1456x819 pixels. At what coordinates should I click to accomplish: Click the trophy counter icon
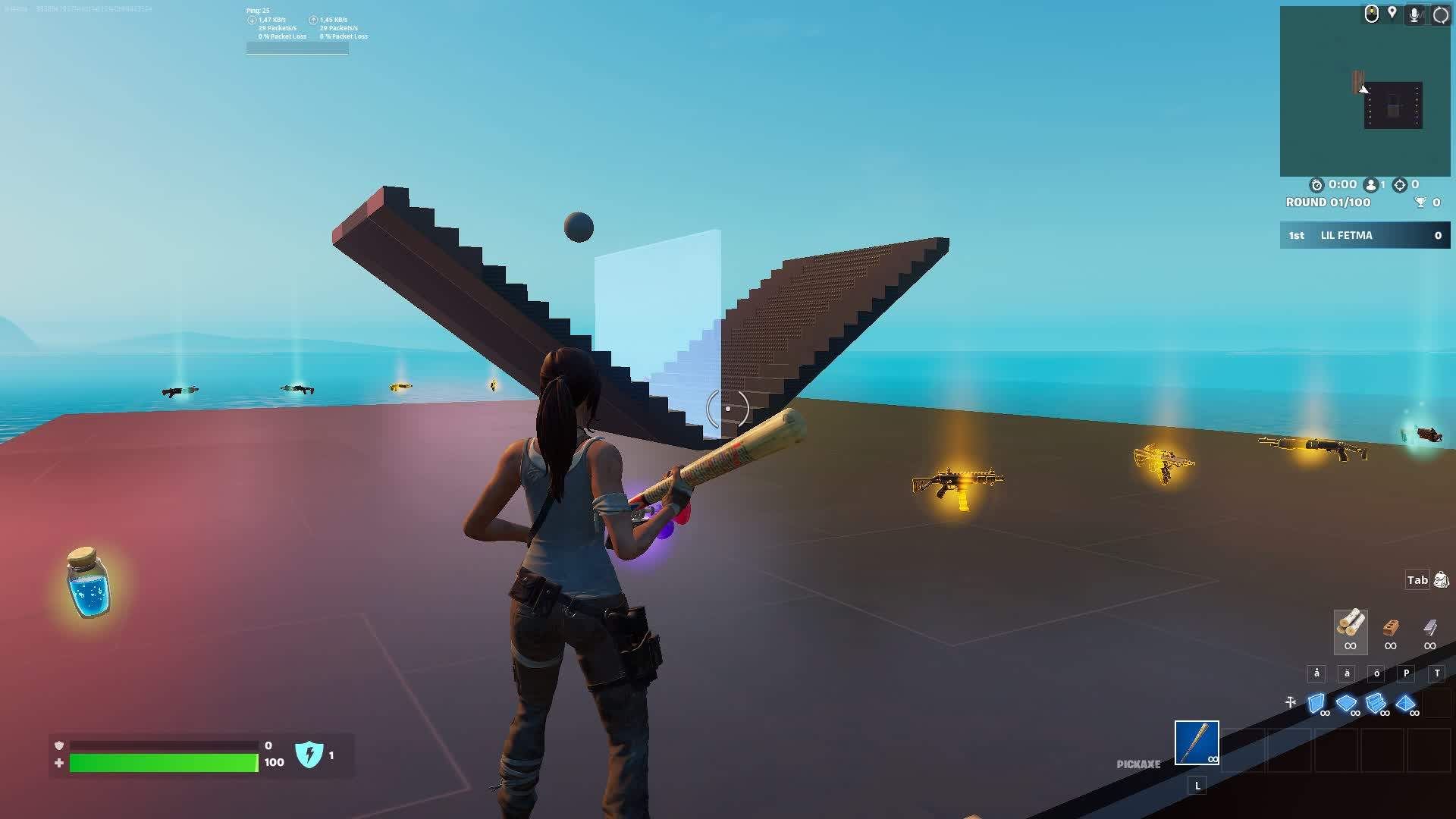click(x=1420, y=202)
